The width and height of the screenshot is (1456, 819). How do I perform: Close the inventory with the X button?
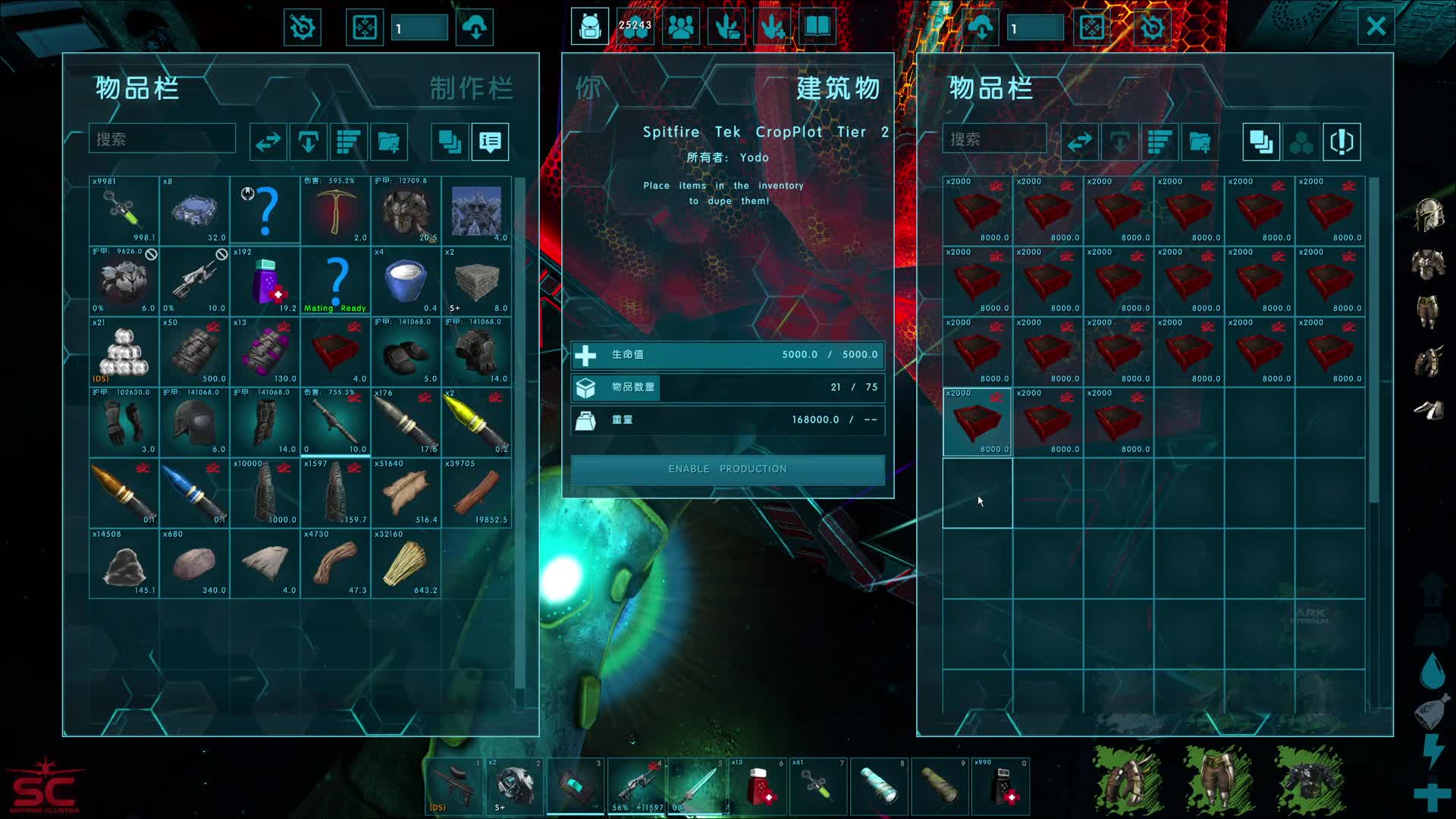[1376, 27]
